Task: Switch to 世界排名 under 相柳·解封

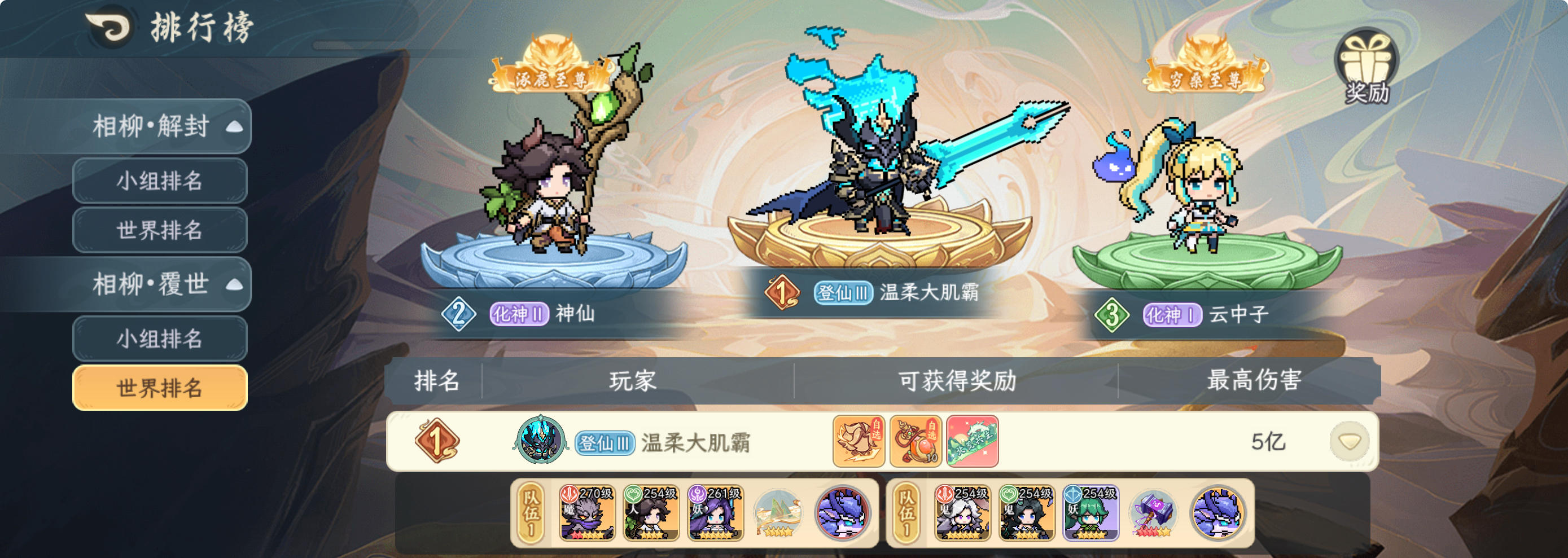Action: [x=160, y=230]
